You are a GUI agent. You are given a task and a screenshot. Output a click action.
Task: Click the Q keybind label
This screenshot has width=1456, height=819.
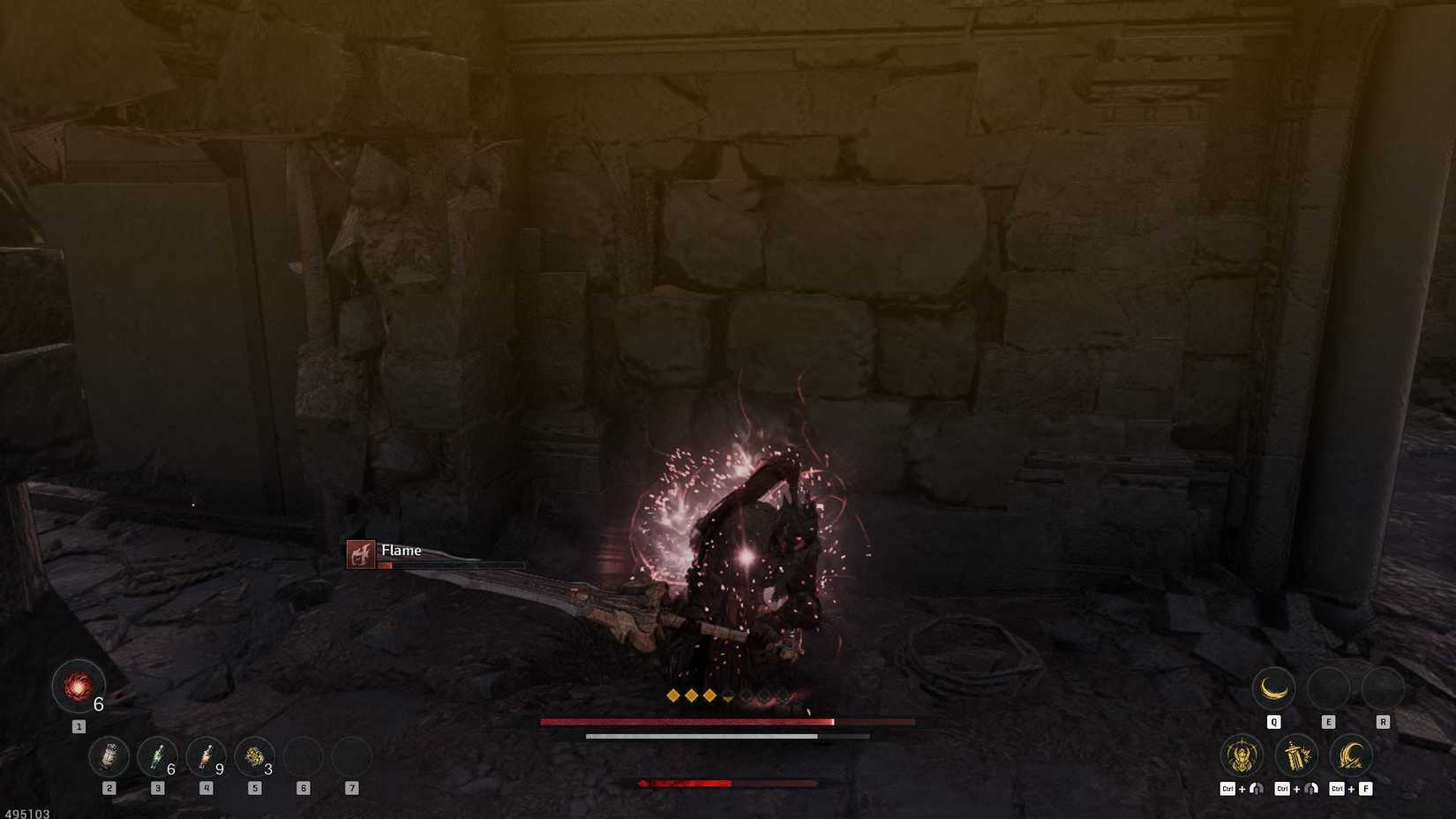[x=1273, y=722]
